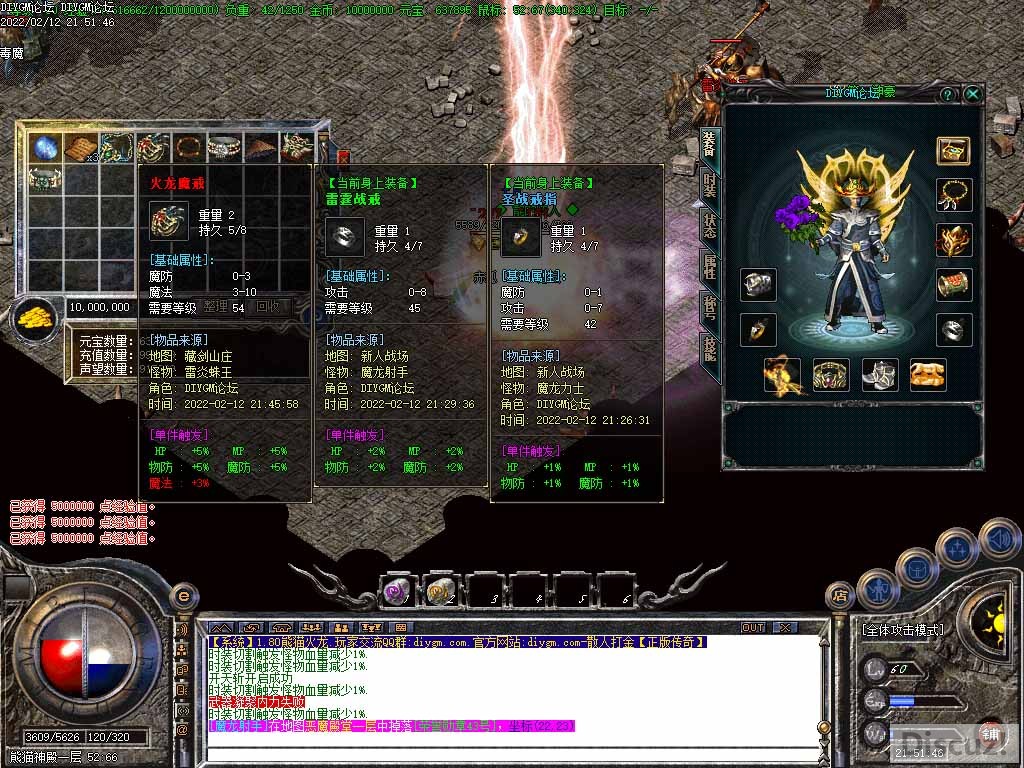Open help with the question mark button
Viewport: 1024px width, 768px height.
pos(947,94)
